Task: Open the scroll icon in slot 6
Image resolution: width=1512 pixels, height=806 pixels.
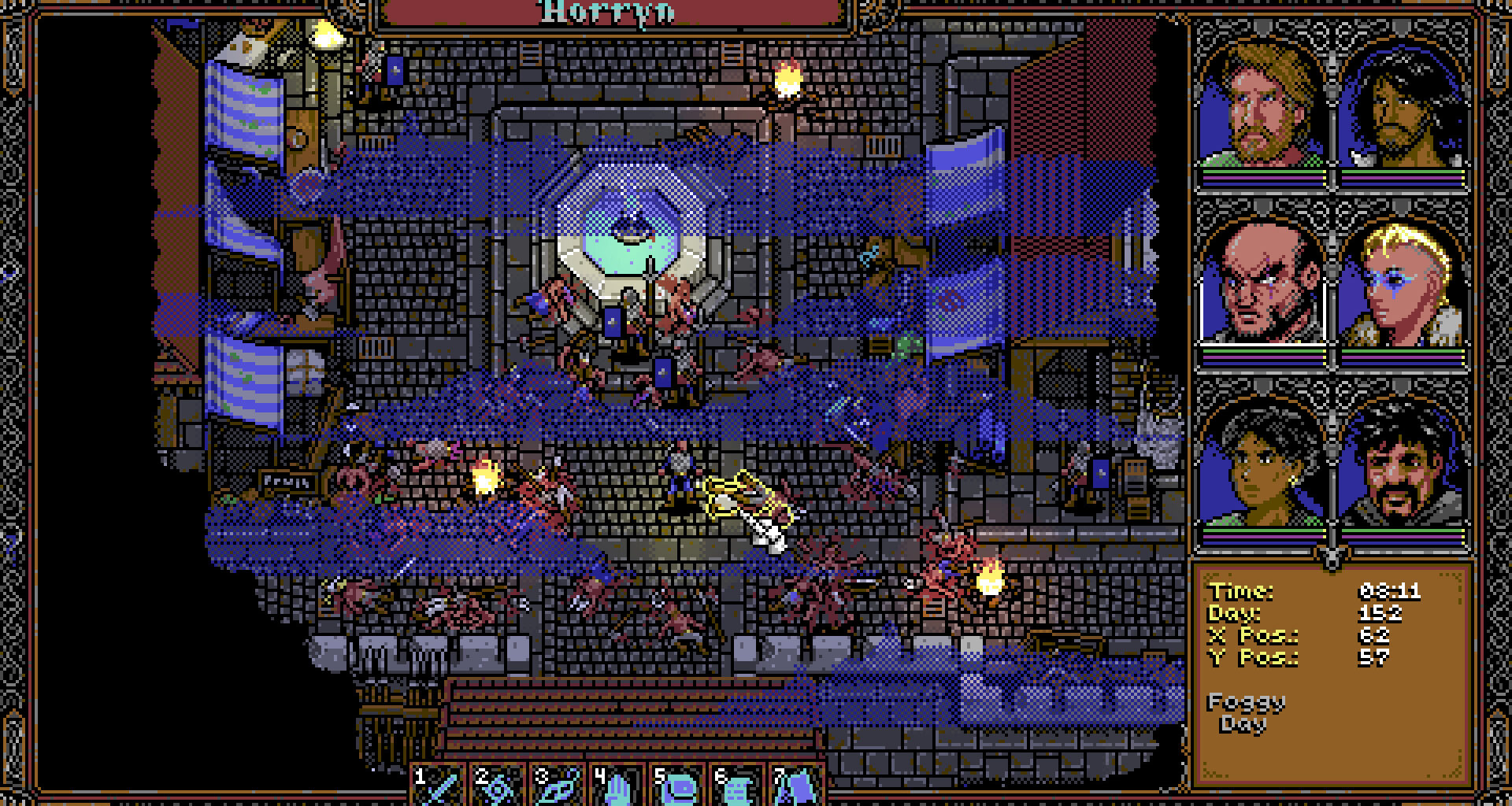Action: pos(736,786)
